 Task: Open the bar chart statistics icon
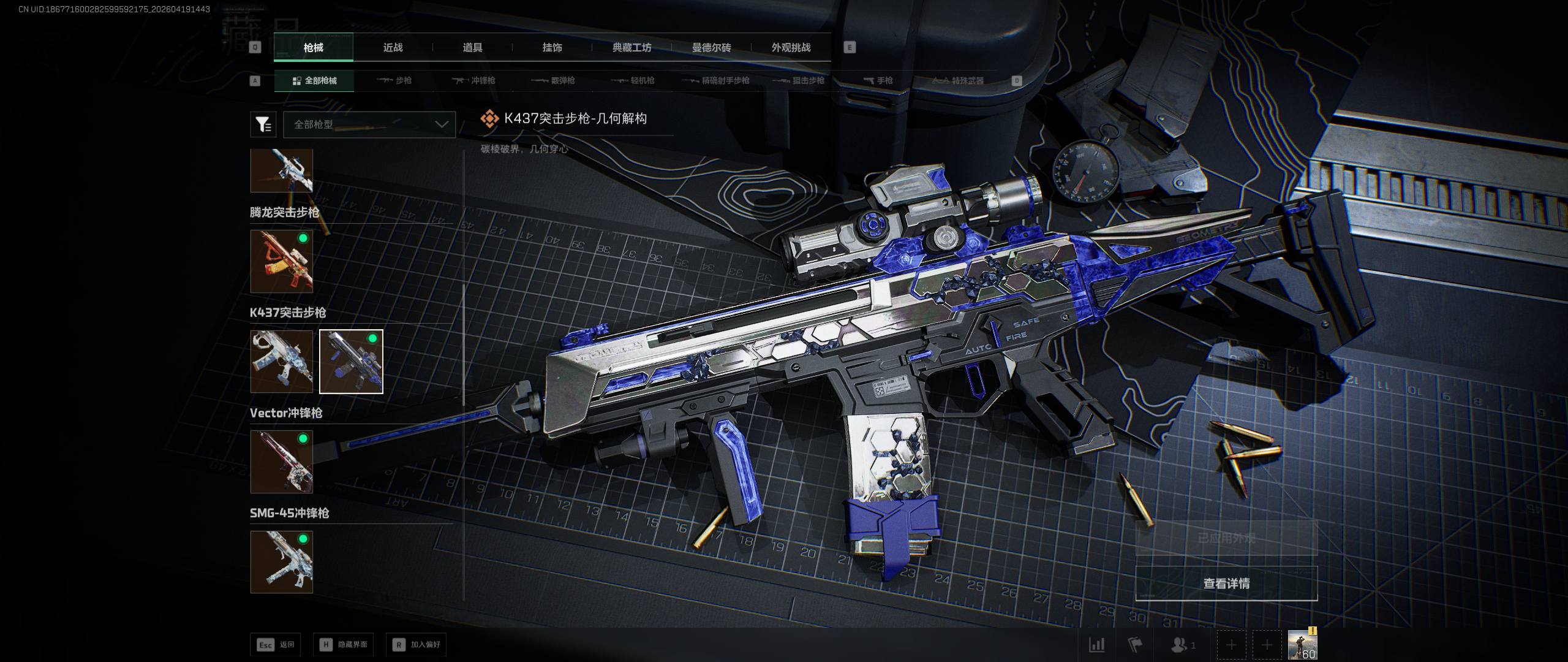[x=1096, y=645]
